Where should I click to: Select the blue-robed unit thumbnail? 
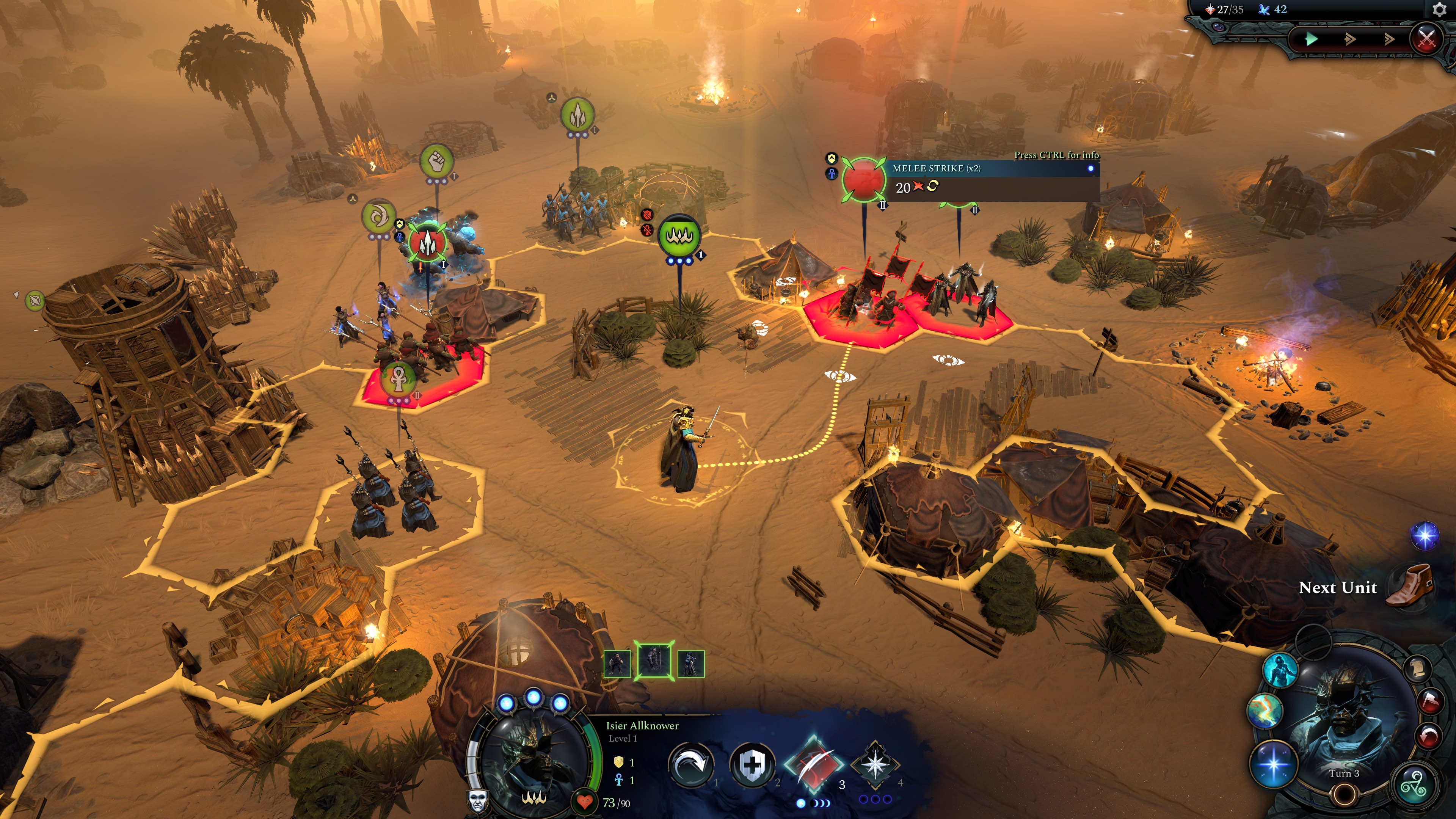[x=691, y=663]
